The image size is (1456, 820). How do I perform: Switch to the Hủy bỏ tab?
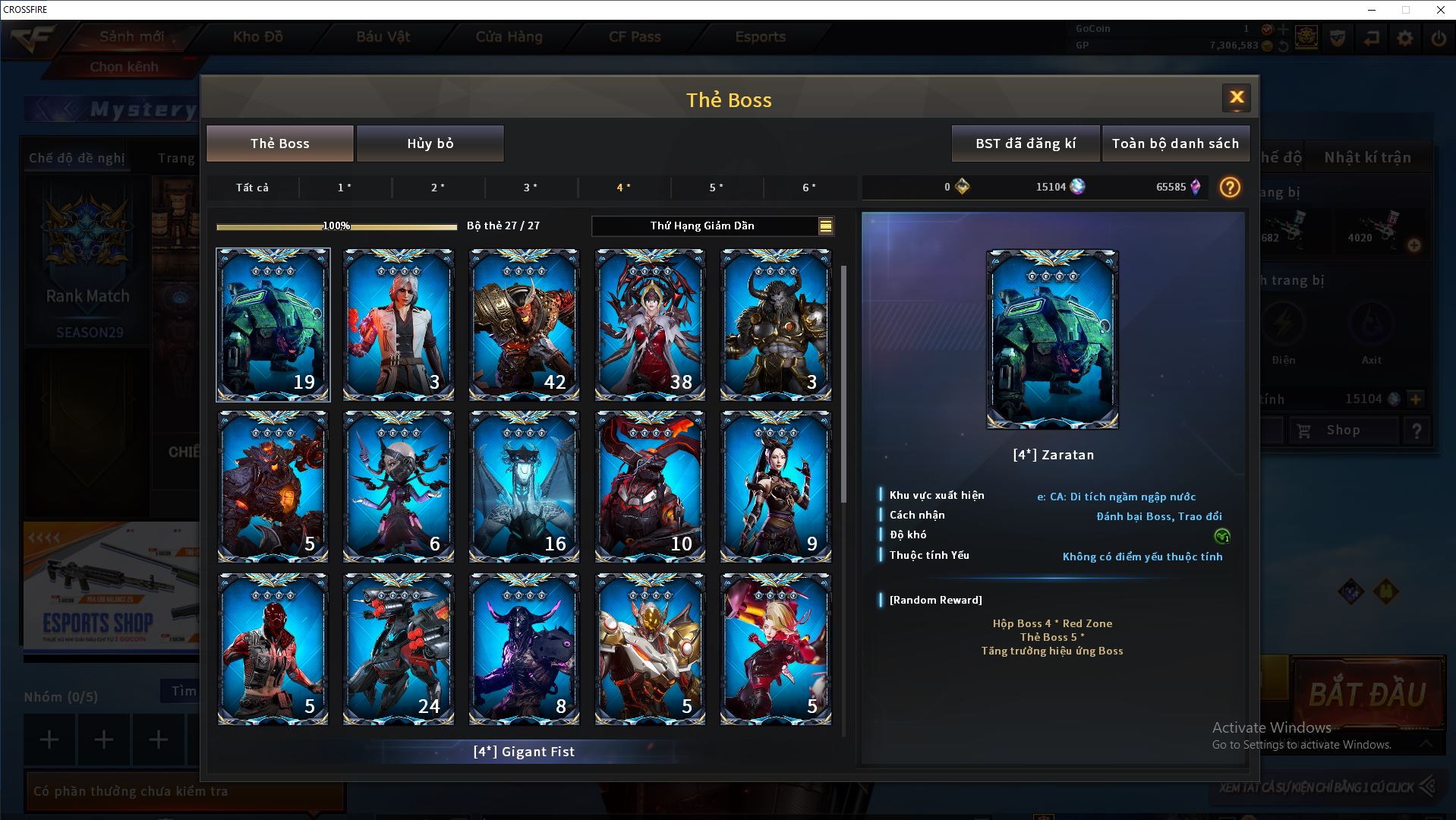pos(430,143)
